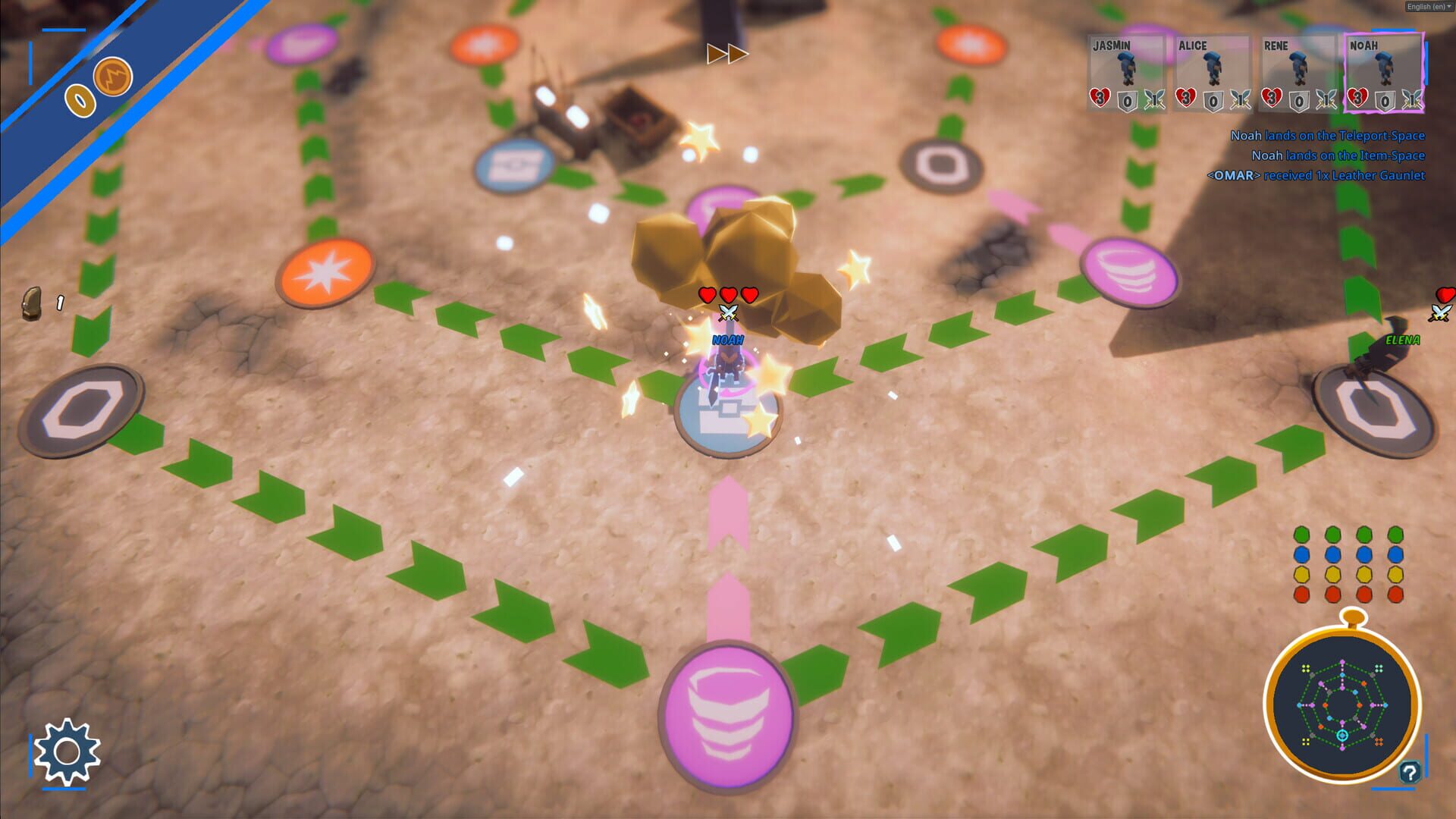Click the shield stat icon on Jasmin's card
This screenshot has height=819, width=1456.
point(1127,101)
